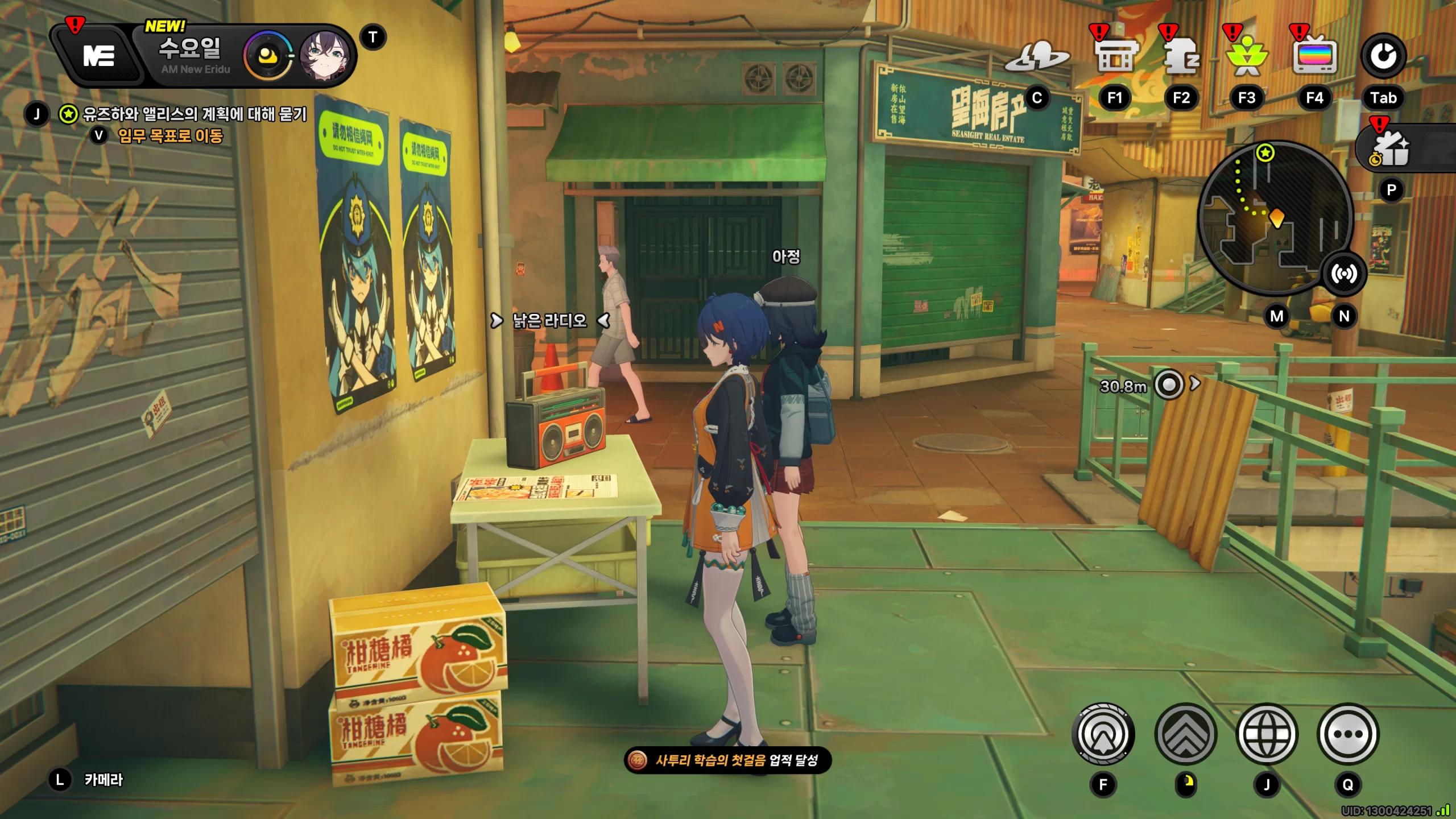
Task: Open the ME main menu button
Action: pyautogui.click(x=99, y=56)
